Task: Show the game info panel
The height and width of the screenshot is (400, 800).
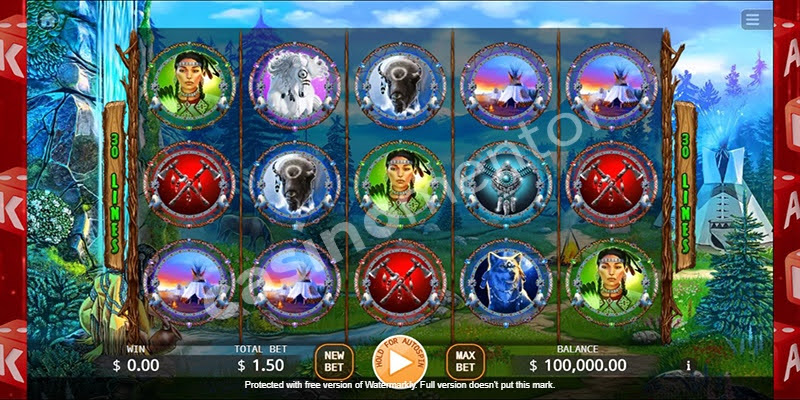Action: click(688, 366)
